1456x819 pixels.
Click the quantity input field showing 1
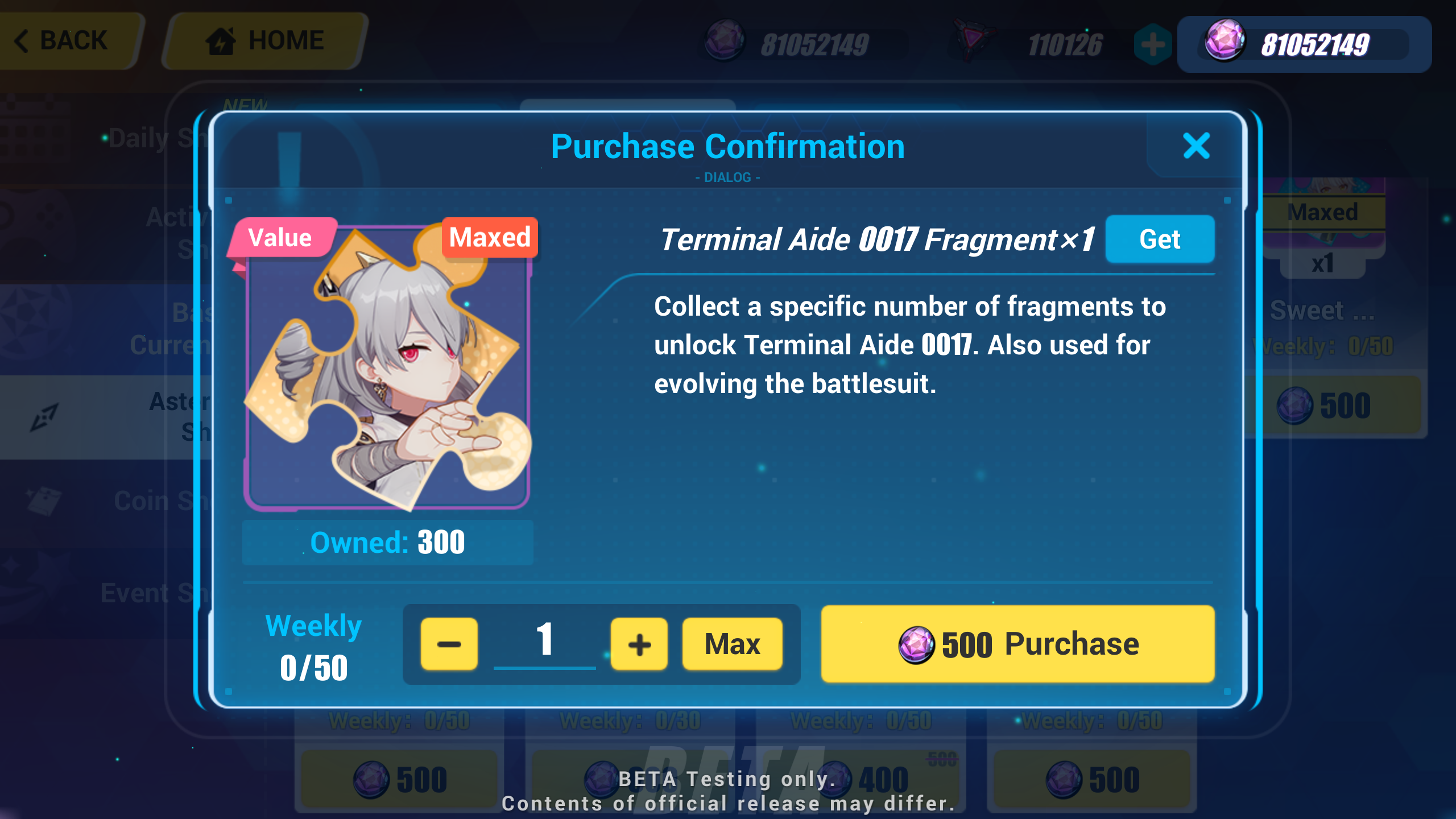coord(544,643)
